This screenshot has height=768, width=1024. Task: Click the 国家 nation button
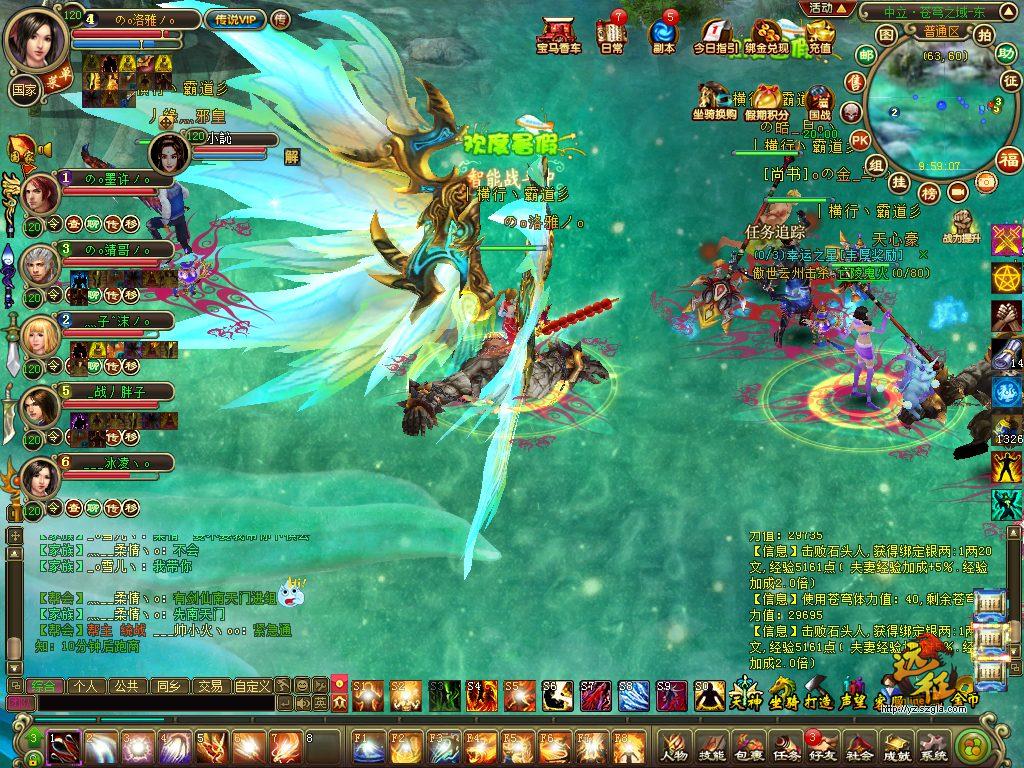click(x=24, y=88)
